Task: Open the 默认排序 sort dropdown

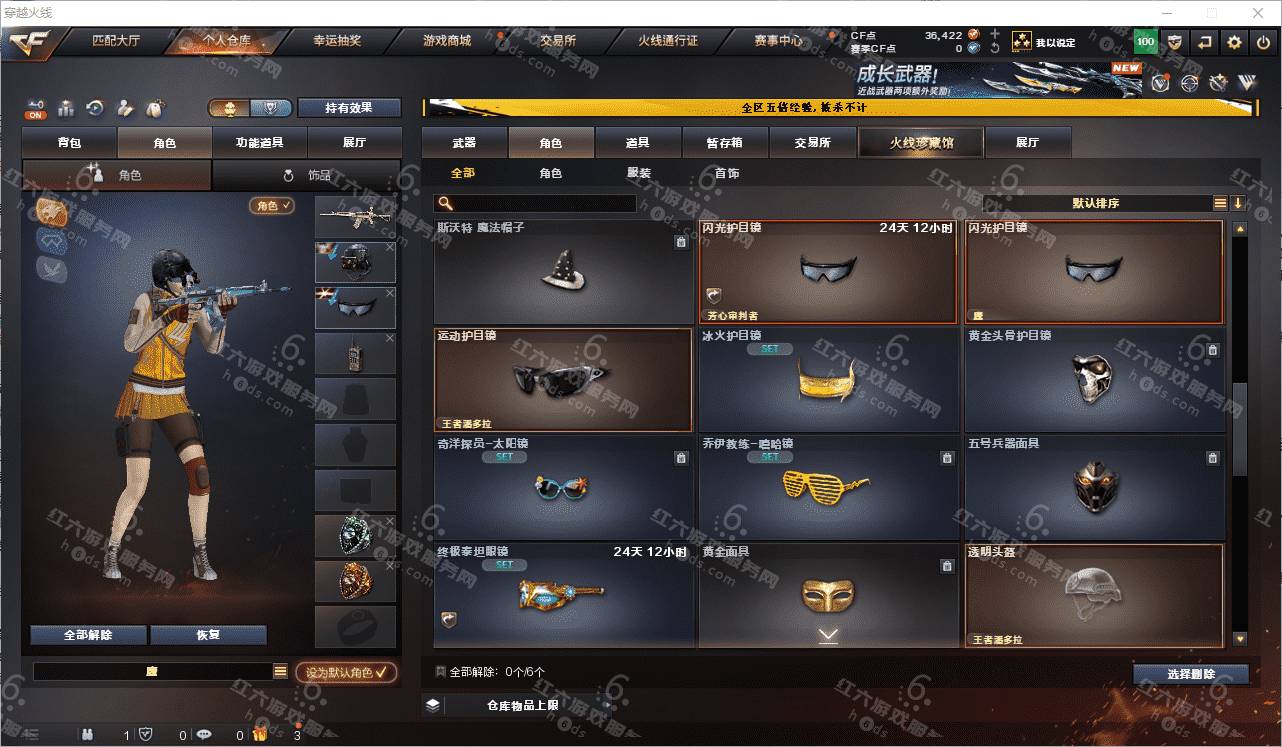Action: click(x=1095, y=203)
